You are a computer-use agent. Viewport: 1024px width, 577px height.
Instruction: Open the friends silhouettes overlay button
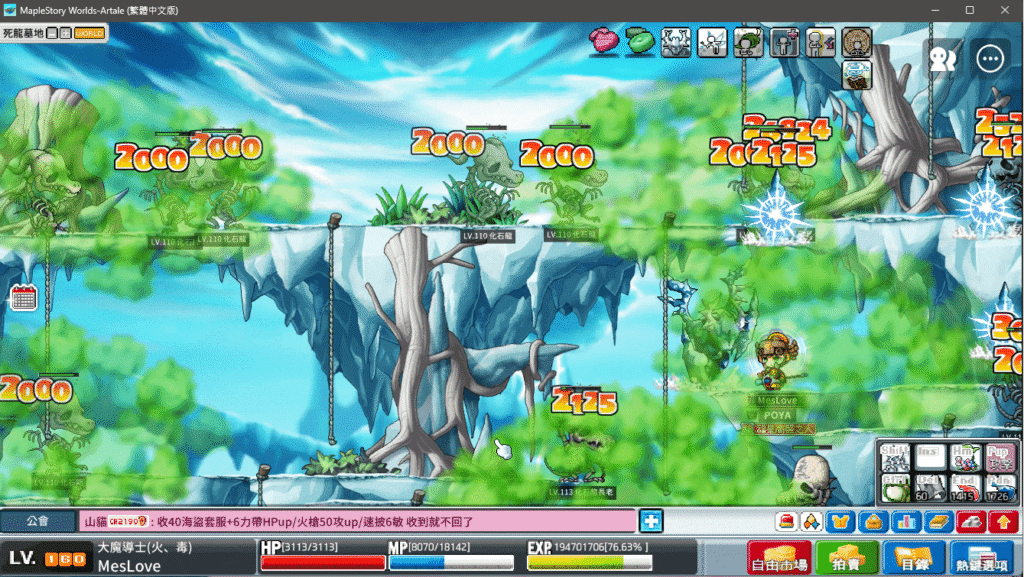[943, 58]
